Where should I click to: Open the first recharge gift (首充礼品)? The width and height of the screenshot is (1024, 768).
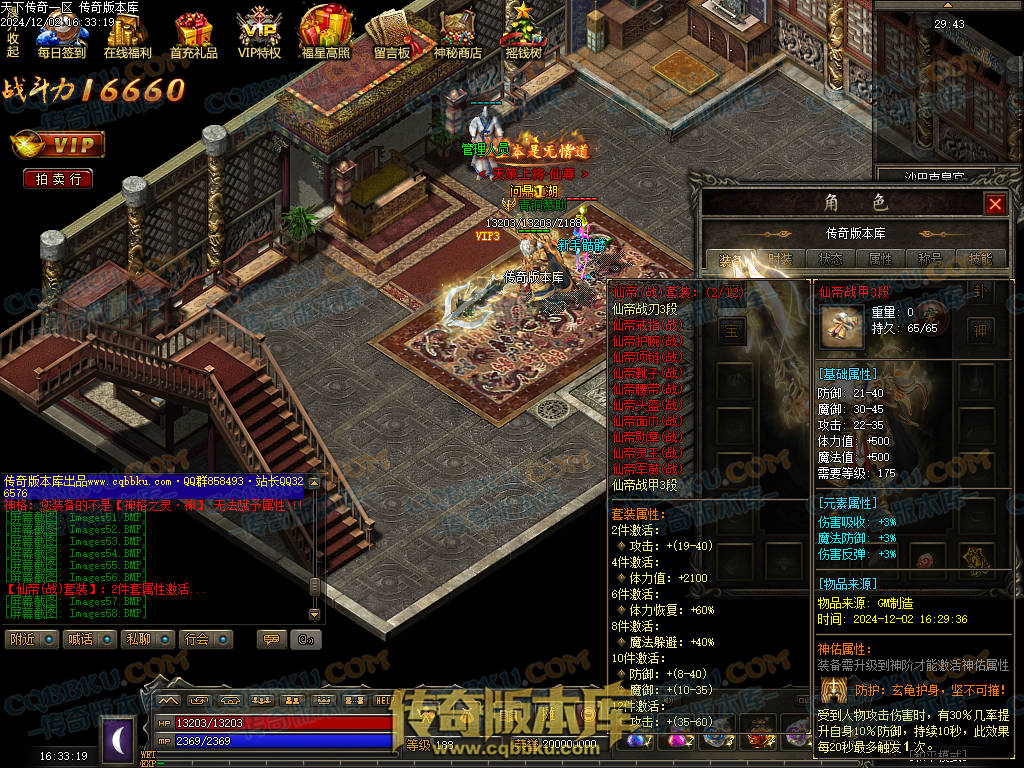(193, 36)
